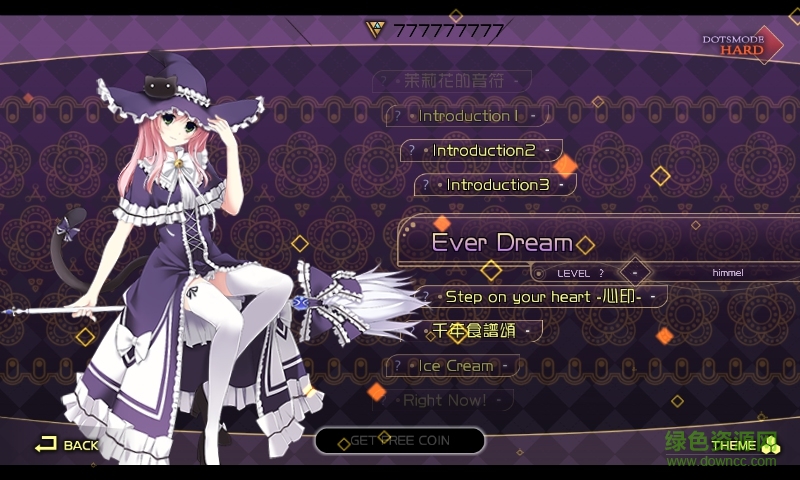Tap the GET FREE COIN button
This screenshot has width=800, height=480.
[400, 441]
